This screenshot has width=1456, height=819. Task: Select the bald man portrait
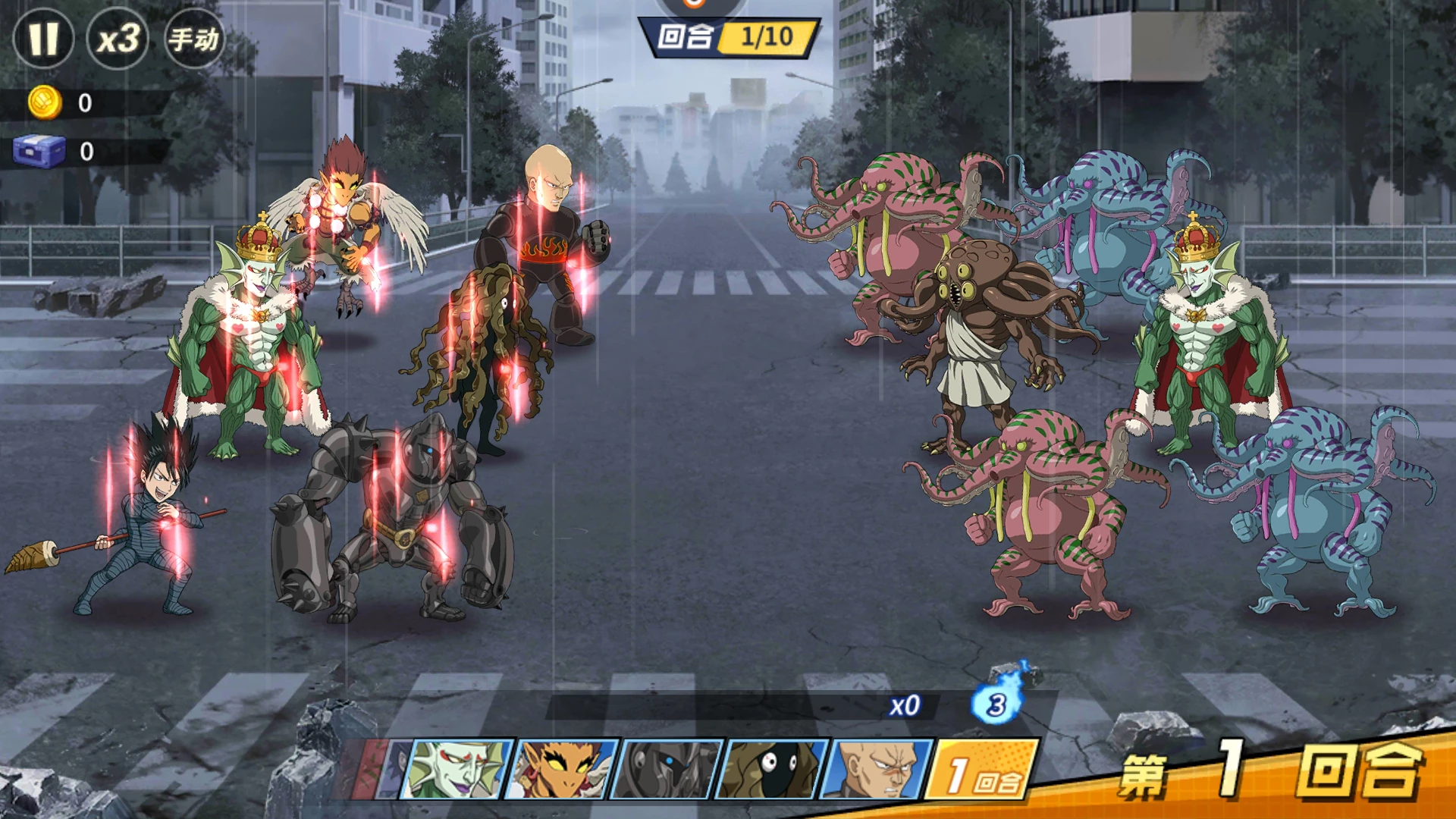click(877, 770)
